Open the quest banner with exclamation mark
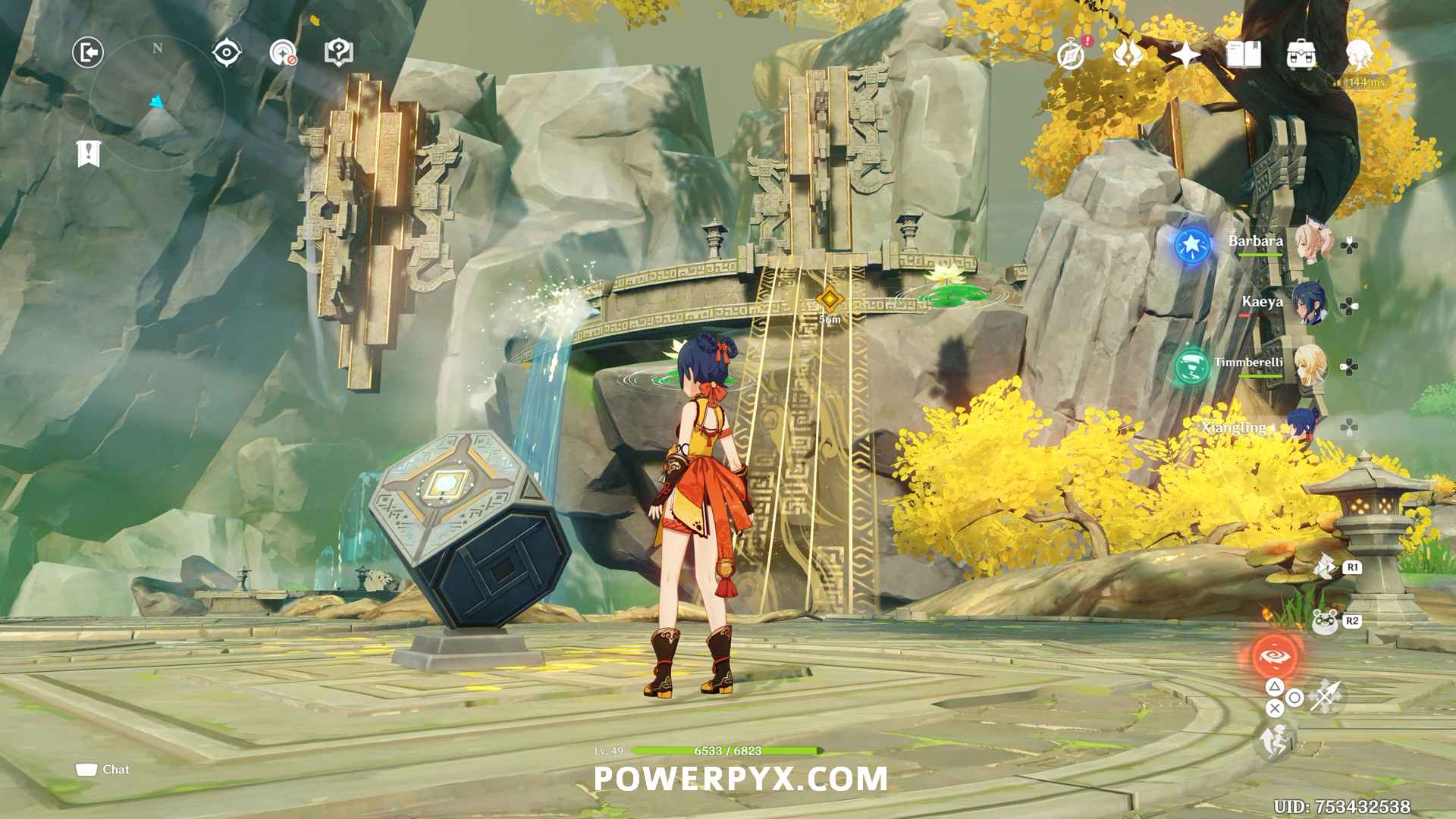Viewport: 1456px width, 819px height. click(89, 153)
